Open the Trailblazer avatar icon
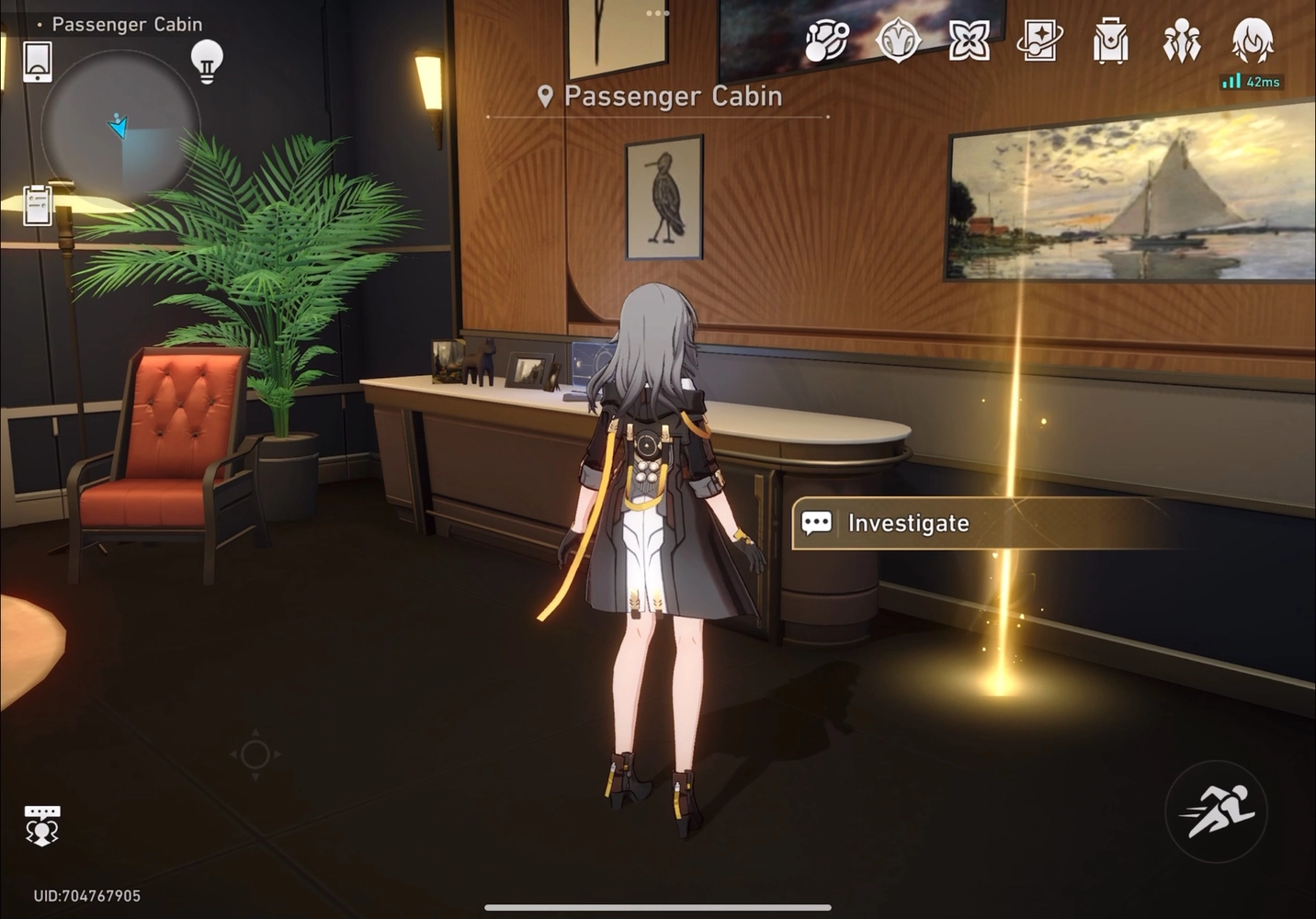1316x919 pixels. [1250, 39]
